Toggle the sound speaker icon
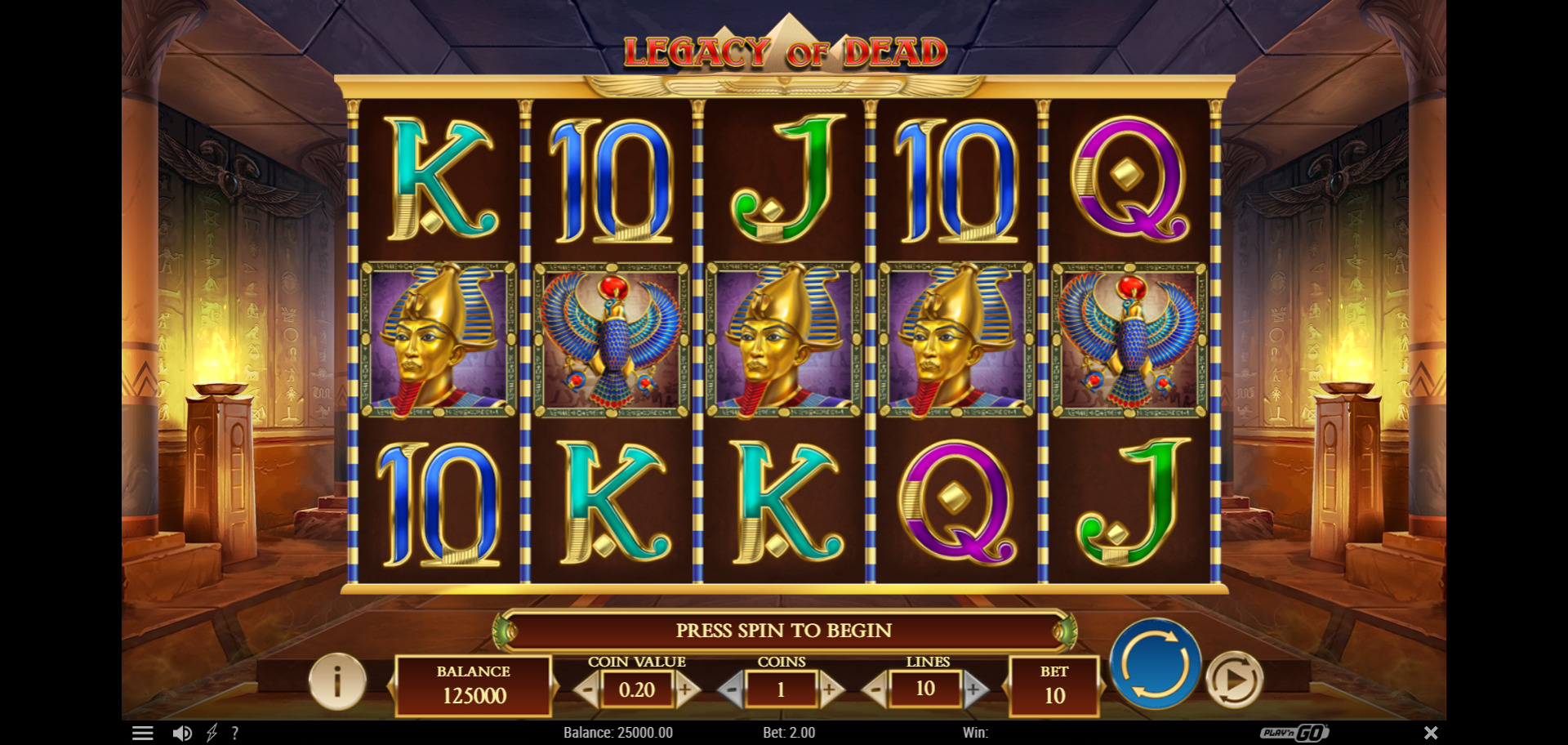Image resolution: width=1568 pixels, height=745 pixels. coord(182,733)
